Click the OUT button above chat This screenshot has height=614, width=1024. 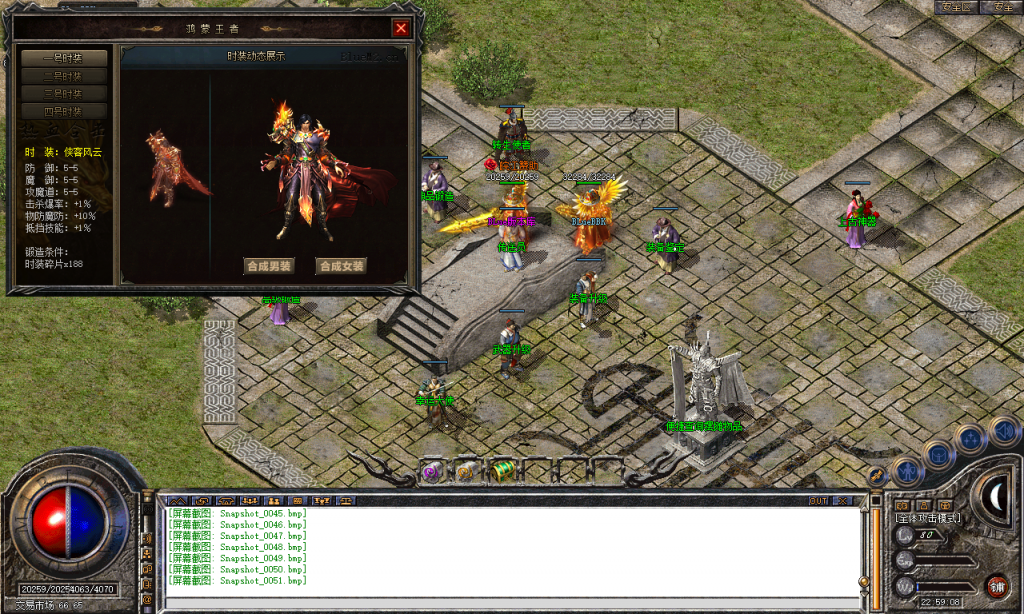pos(818,500)
